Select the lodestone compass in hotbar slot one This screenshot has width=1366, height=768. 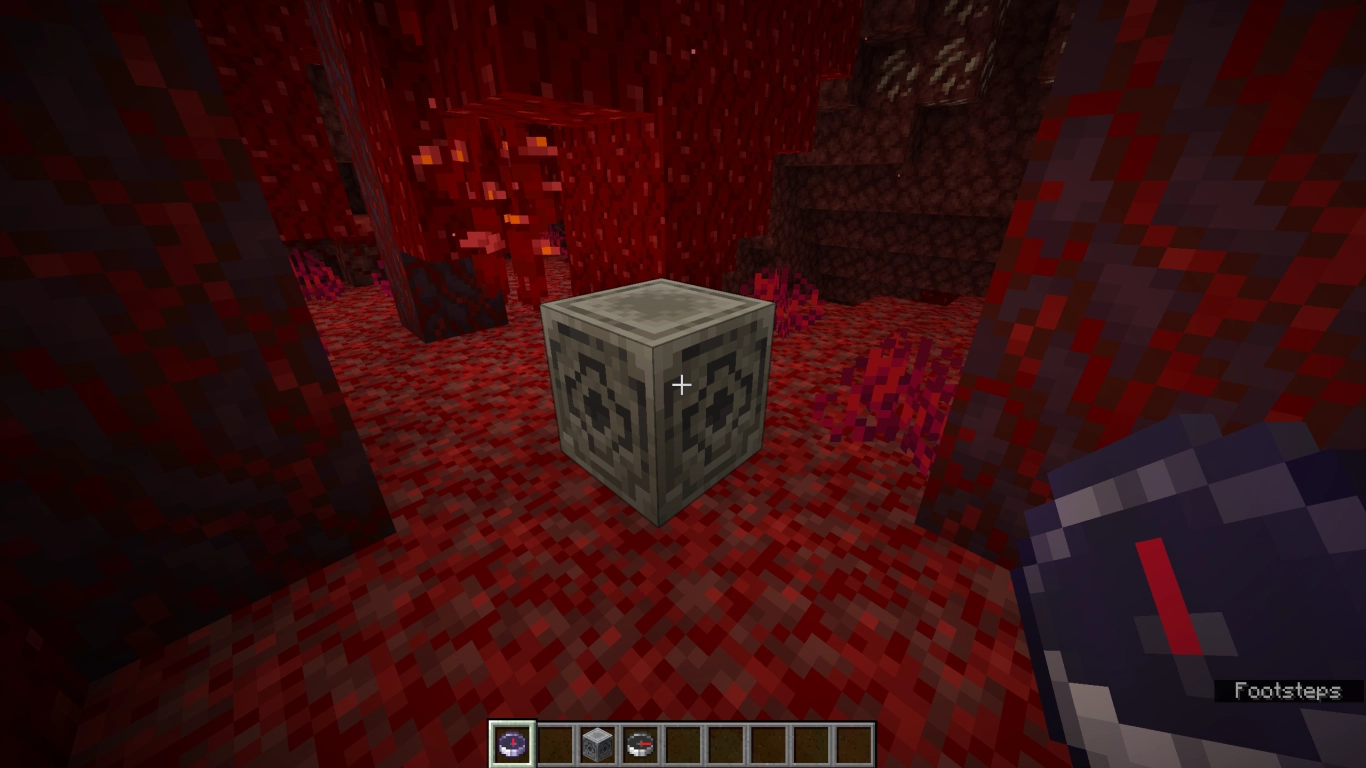tap(511, 742)
